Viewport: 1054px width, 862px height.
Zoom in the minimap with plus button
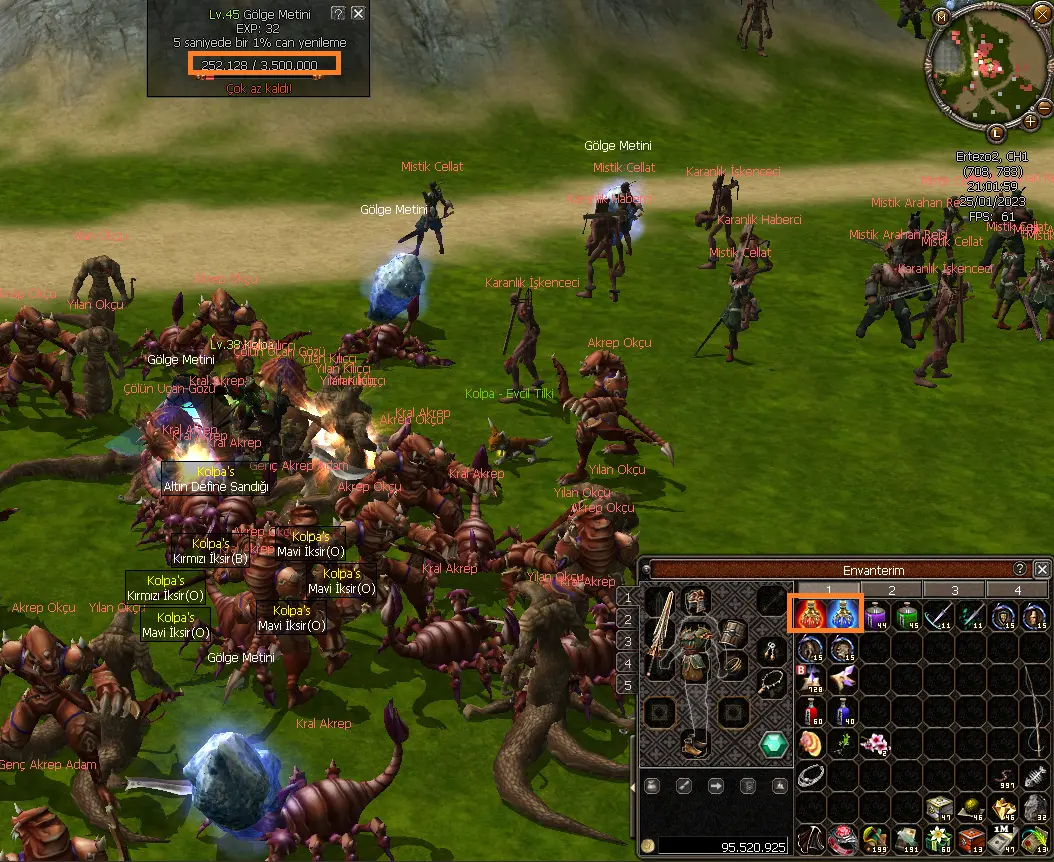click(x=1031, y=122)
